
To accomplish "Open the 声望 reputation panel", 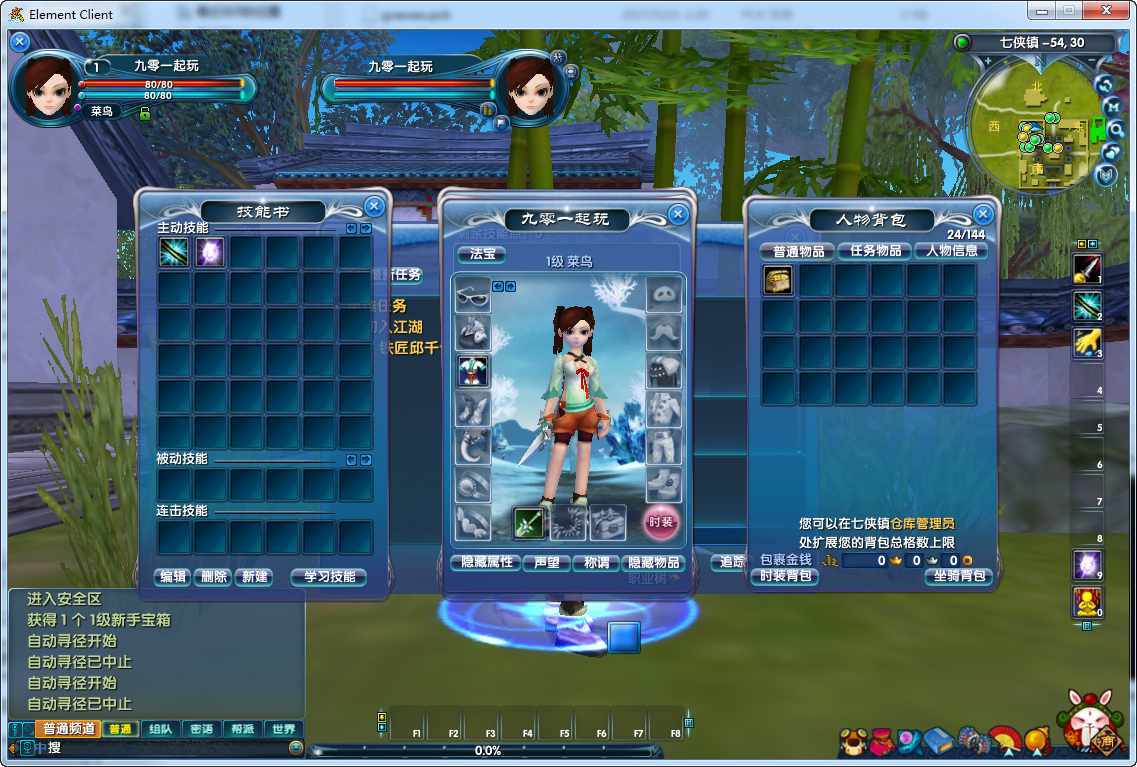I will tap(547, 563).
